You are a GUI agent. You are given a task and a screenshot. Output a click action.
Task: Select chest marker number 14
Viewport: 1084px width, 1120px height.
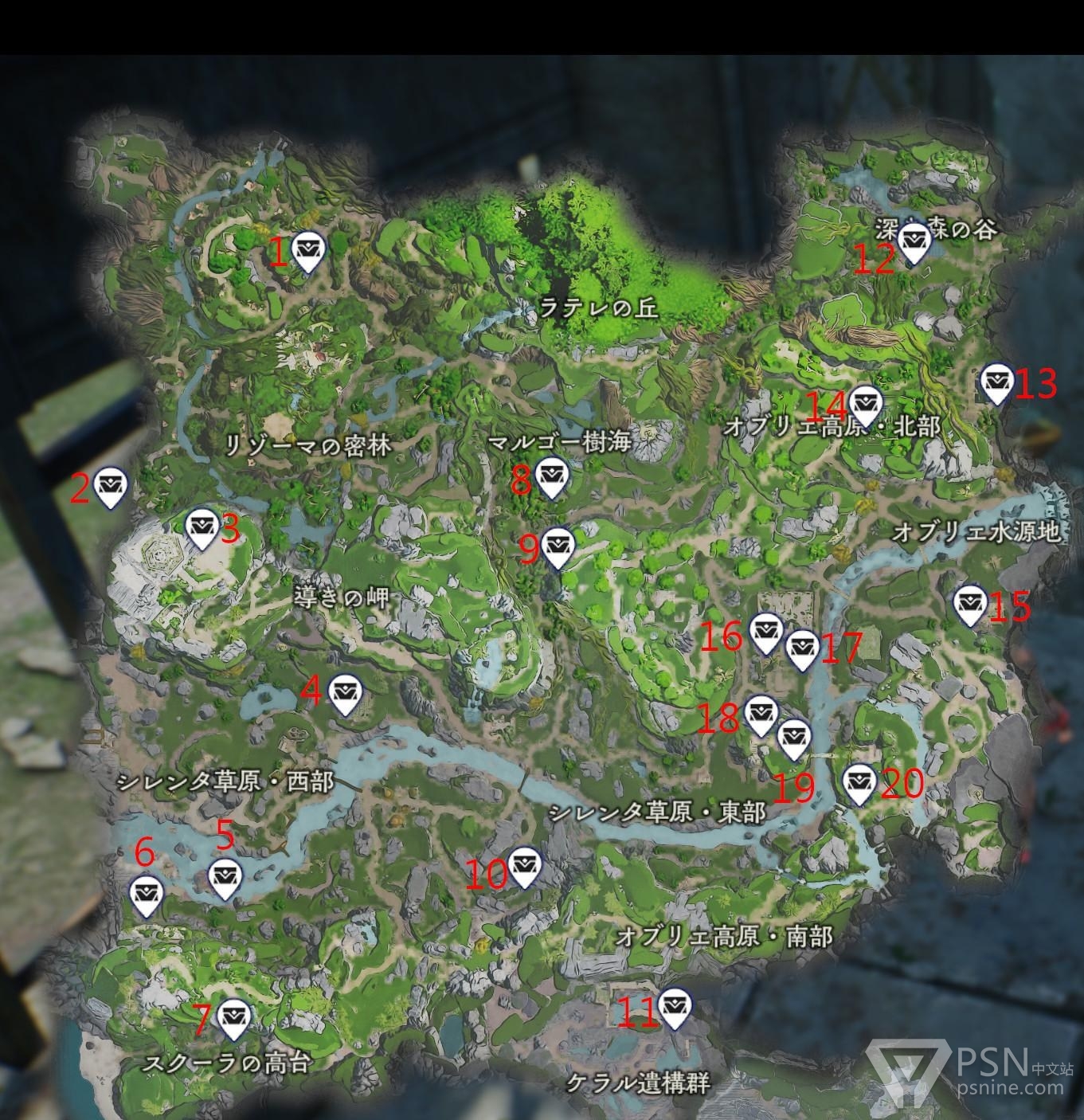(x=864, y=404)
